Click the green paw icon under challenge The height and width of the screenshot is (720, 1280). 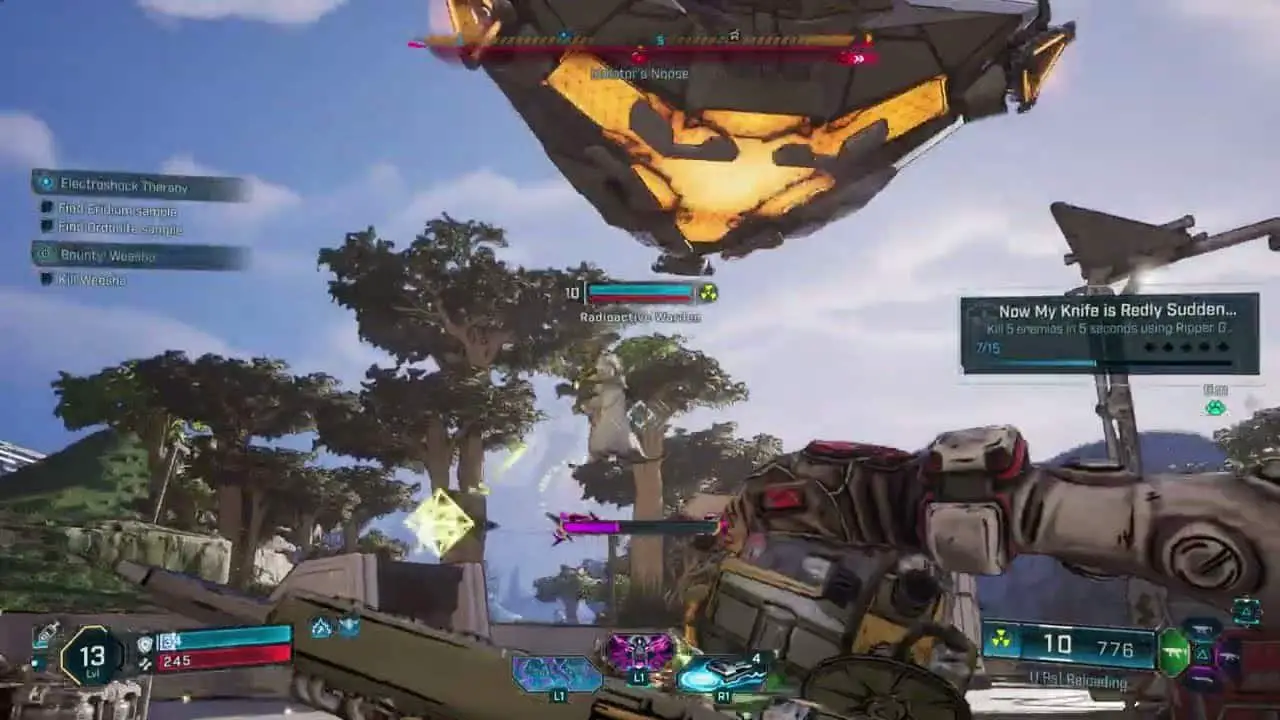pyautogui.click(x=1215, y=408)
